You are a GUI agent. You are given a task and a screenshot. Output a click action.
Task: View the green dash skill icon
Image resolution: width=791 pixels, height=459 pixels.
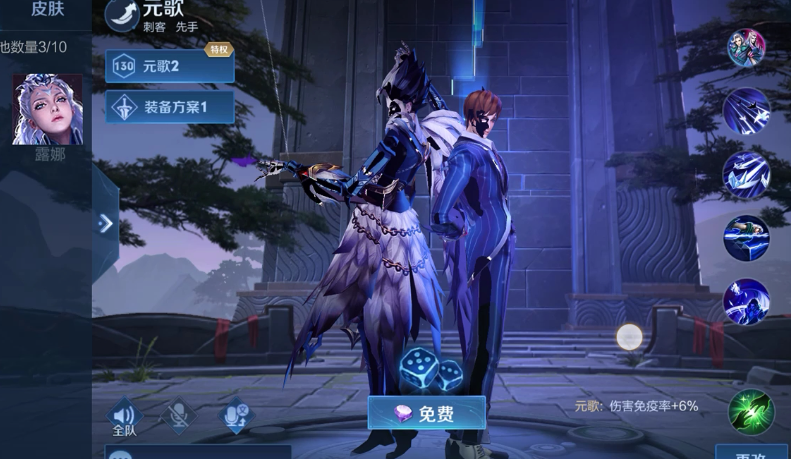click(746, 238)
